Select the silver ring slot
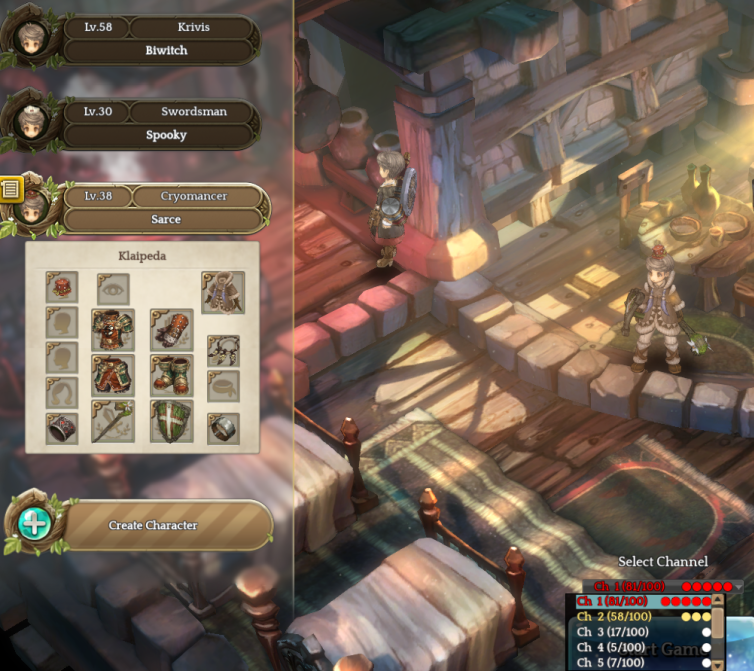Screen dimensions: 754x671 (223, 427)
